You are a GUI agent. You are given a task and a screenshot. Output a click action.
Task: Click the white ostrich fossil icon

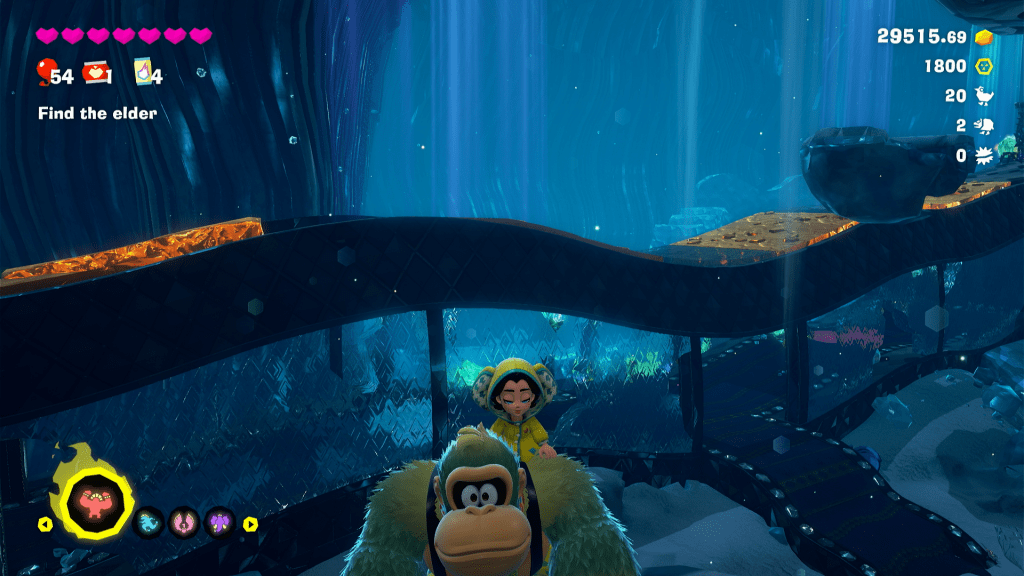point(983,96)
